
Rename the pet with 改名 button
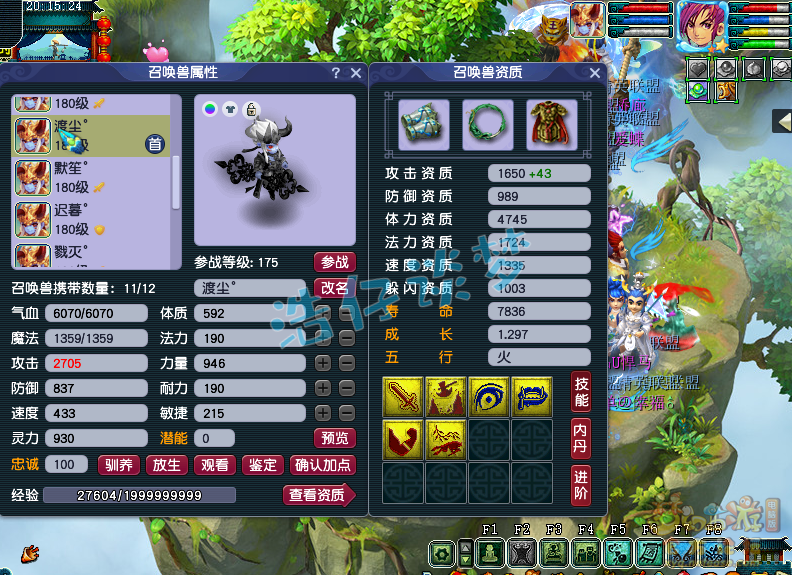[x=334, y=288]
